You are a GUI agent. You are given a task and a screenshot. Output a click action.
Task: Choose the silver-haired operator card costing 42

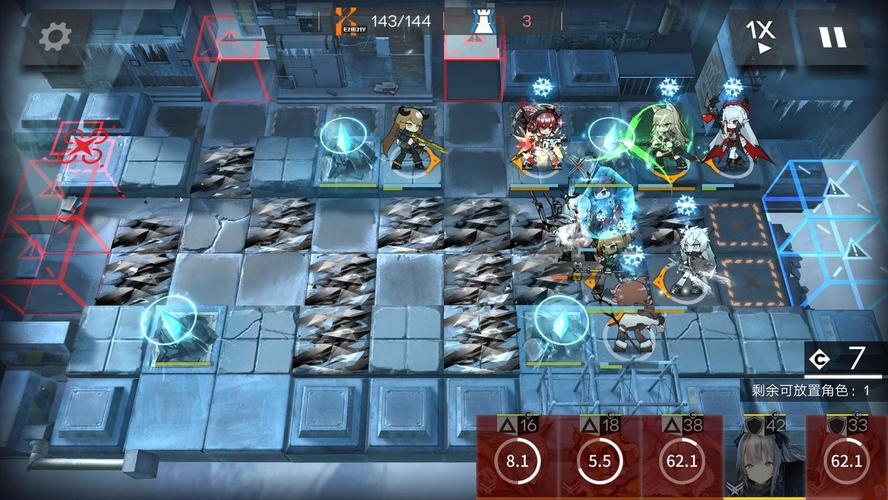coord(764,458)
